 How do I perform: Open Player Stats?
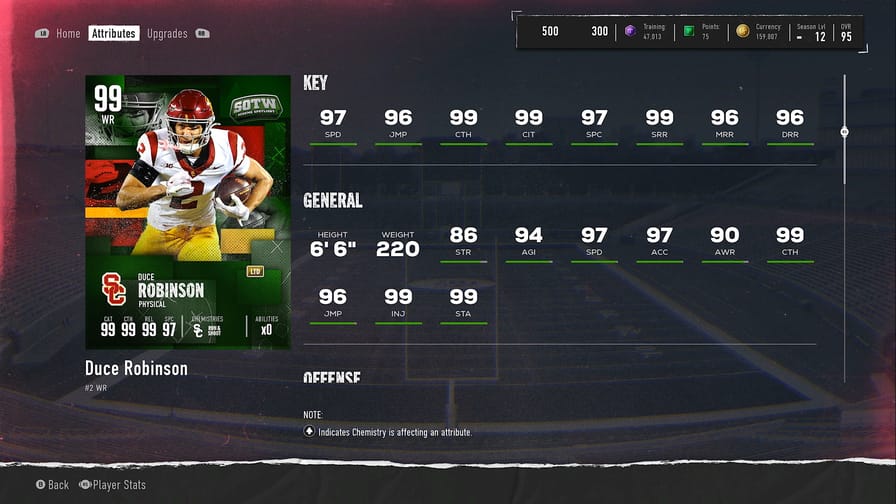tap(118, 485)
